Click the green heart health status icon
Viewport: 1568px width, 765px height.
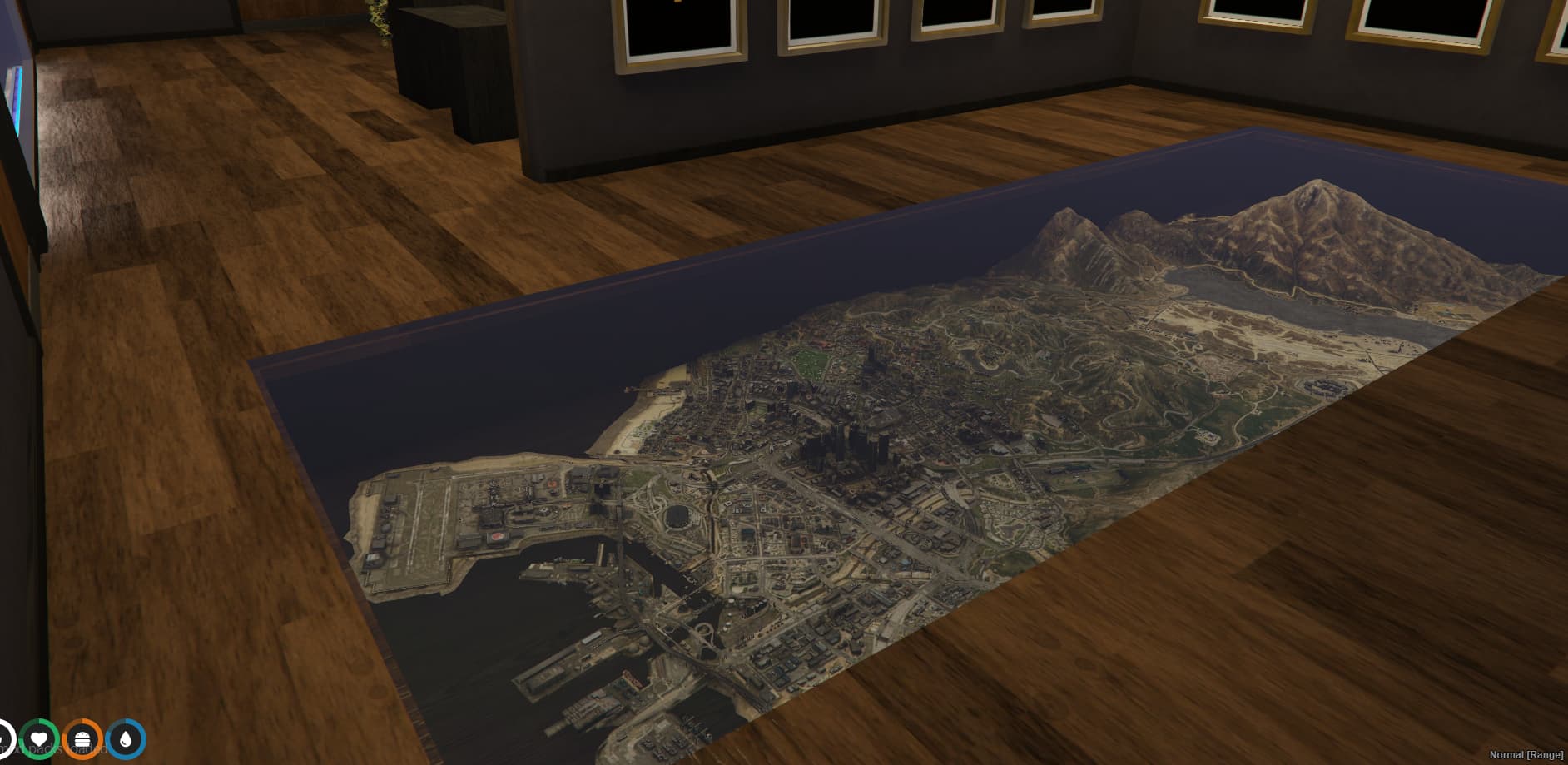point(39,740)
